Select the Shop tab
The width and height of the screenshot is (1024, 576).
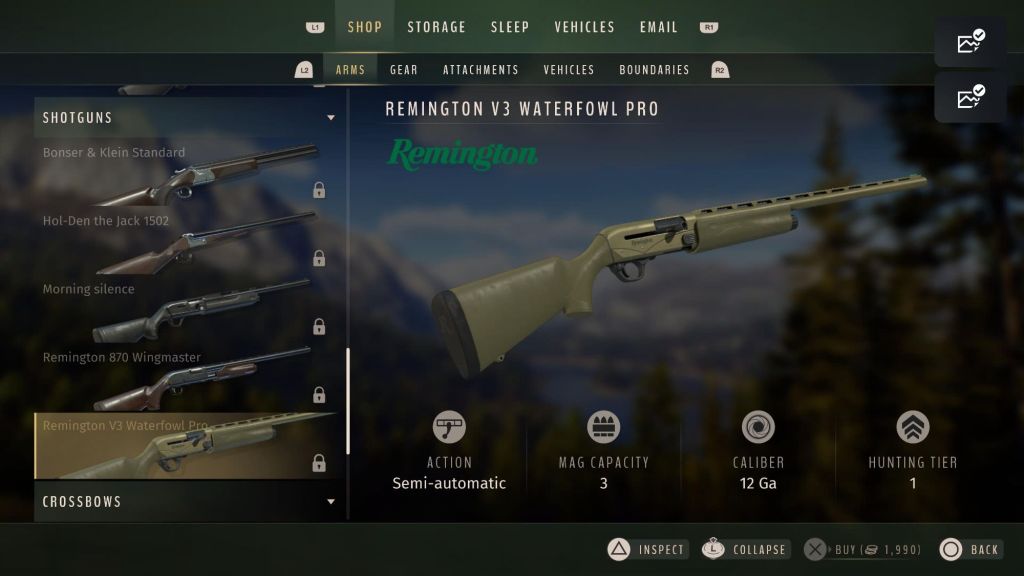click(x=365, y=27)
